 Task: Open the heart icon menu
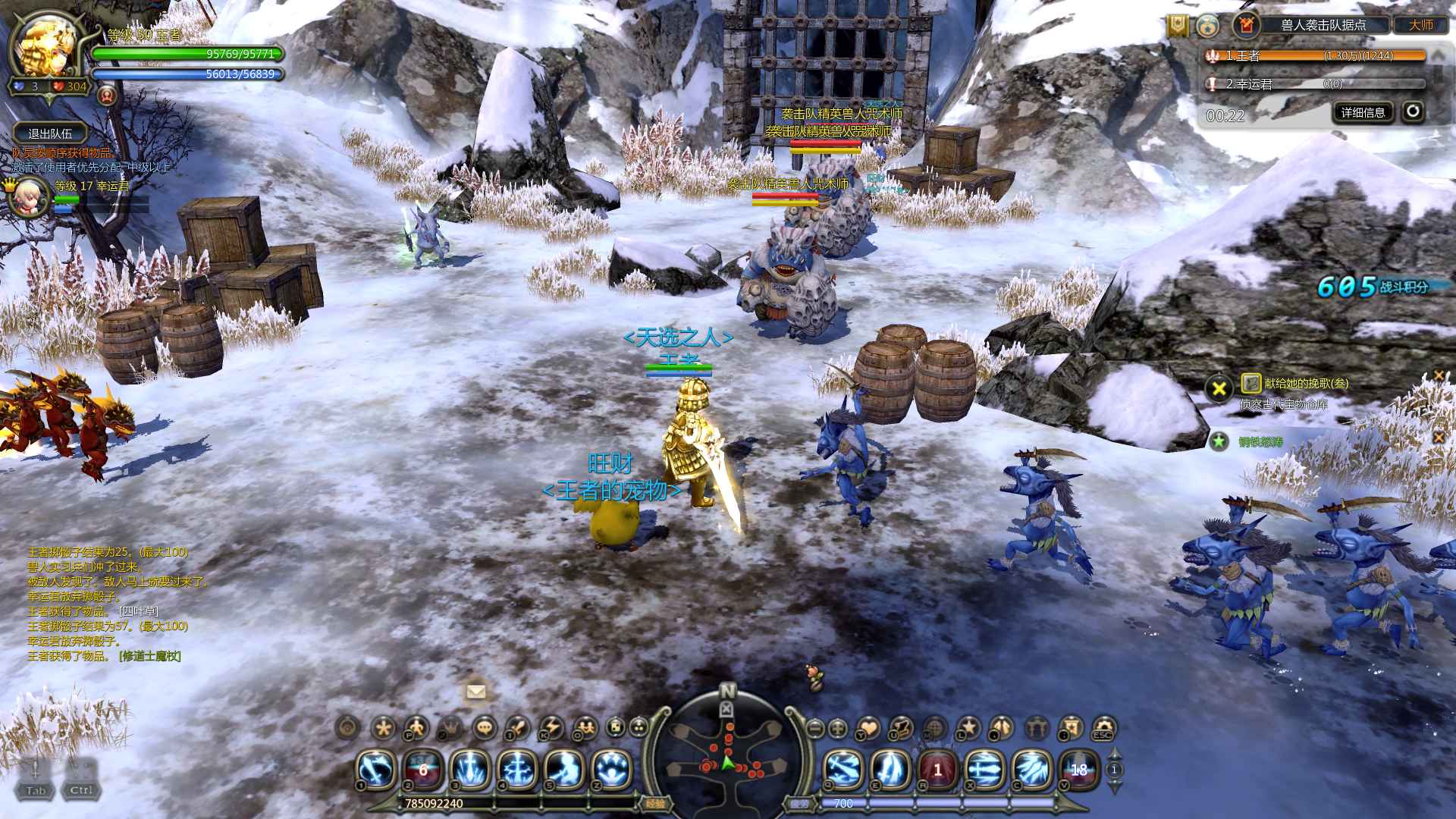coord(869,729)
